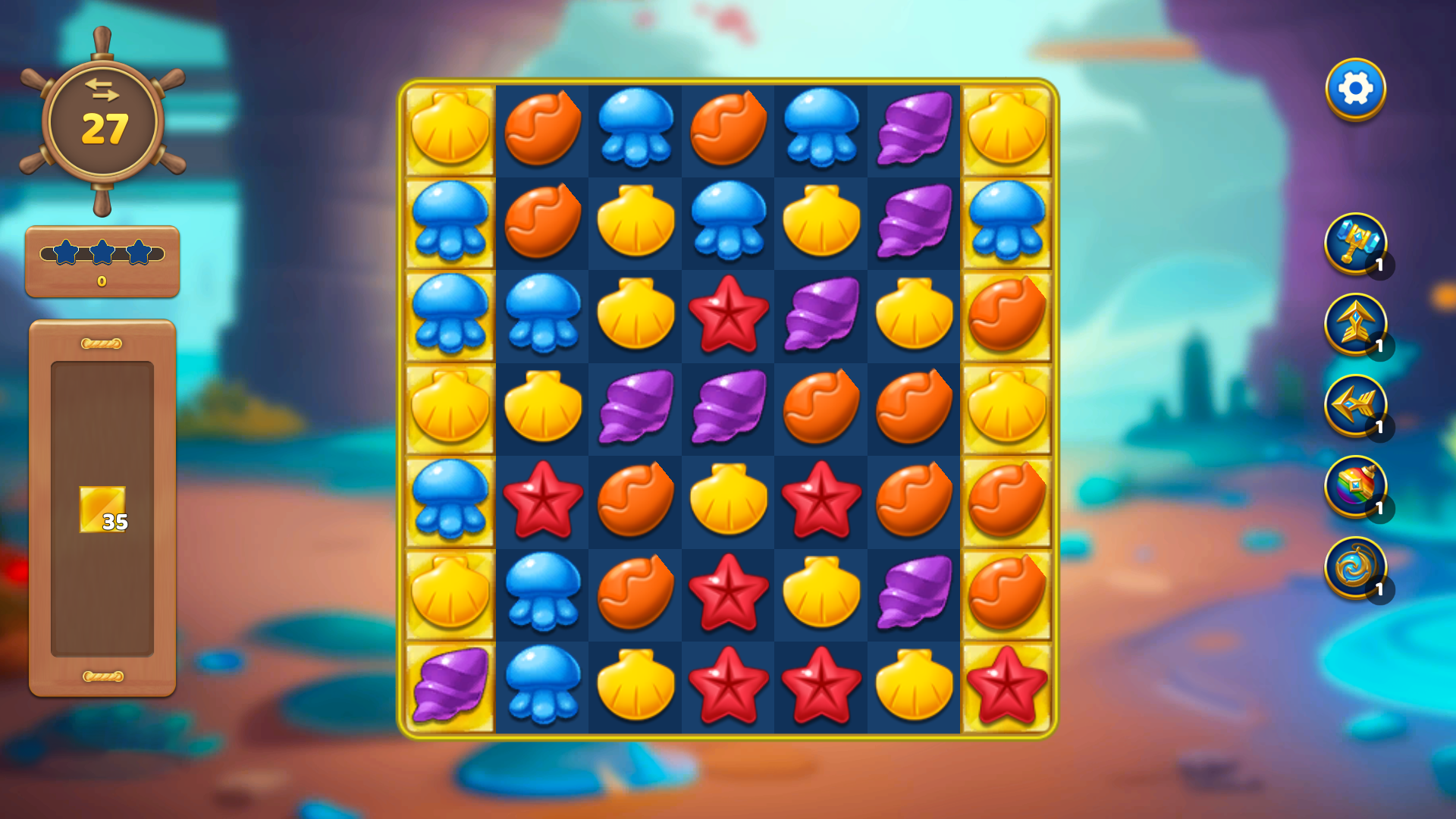1456x819 pixels.
Task: Select the rainbow bomb booster
Action: pos(1357,489)
